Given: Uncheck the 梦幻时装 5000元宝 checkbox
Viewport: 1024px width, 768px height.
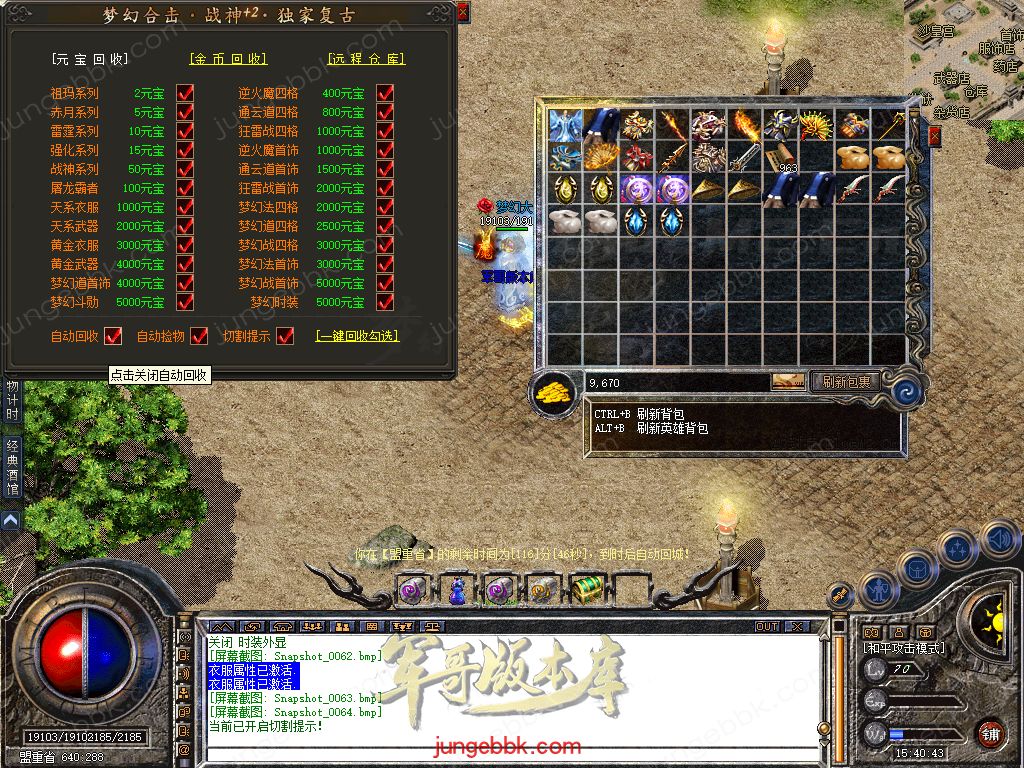Looking at the screenshot, I should pyautogui.click(x=385, y=302).
